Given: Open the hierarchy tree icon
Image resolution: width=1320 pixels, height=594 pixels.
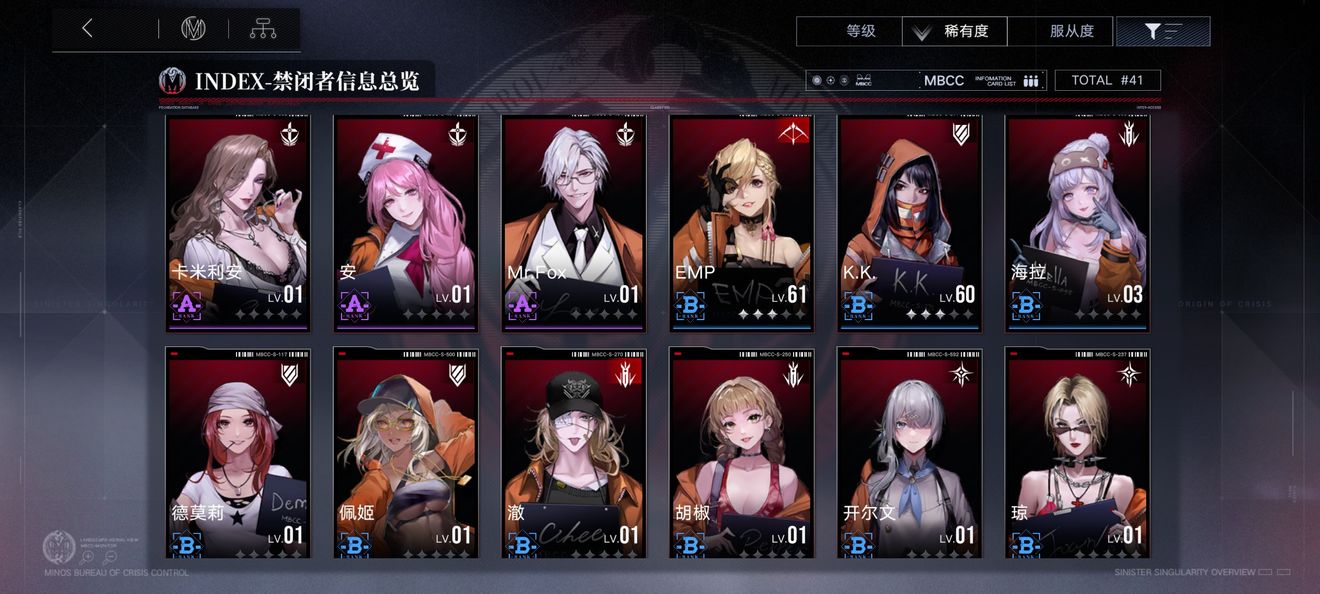Looking at the screenshot, I should (263, 29).
